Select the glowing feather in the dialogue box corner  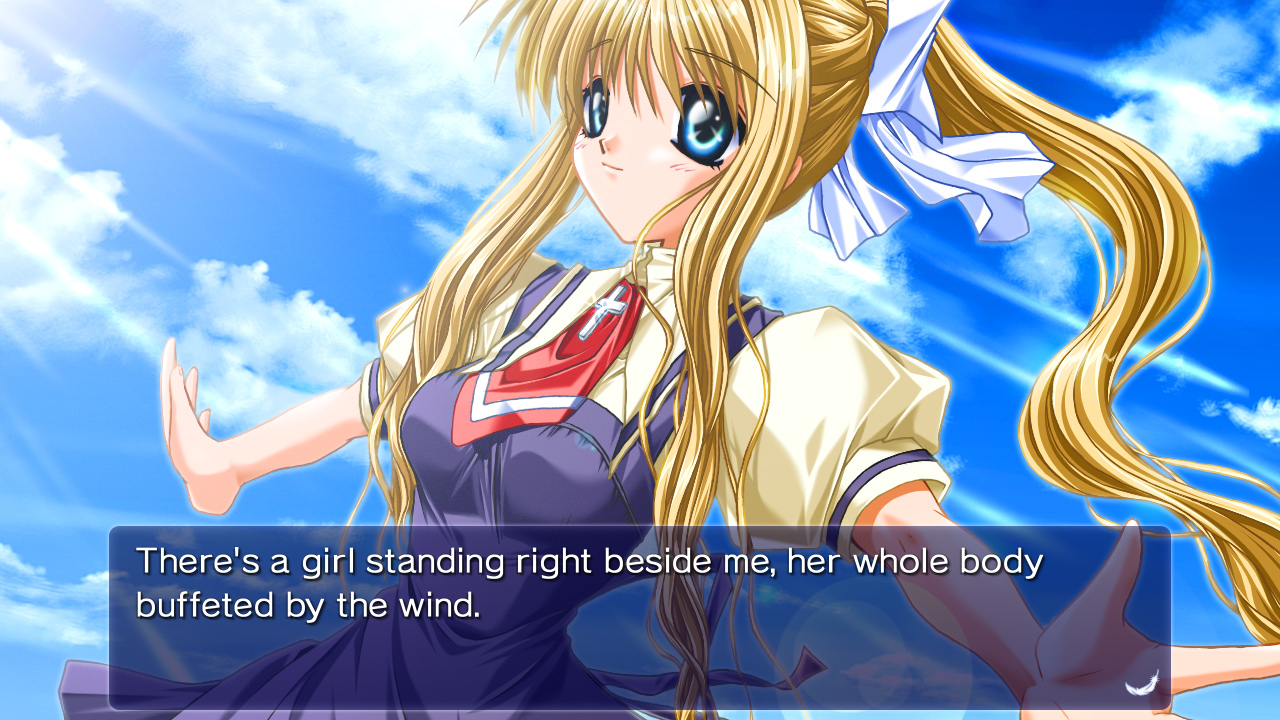coord(1142,686)
